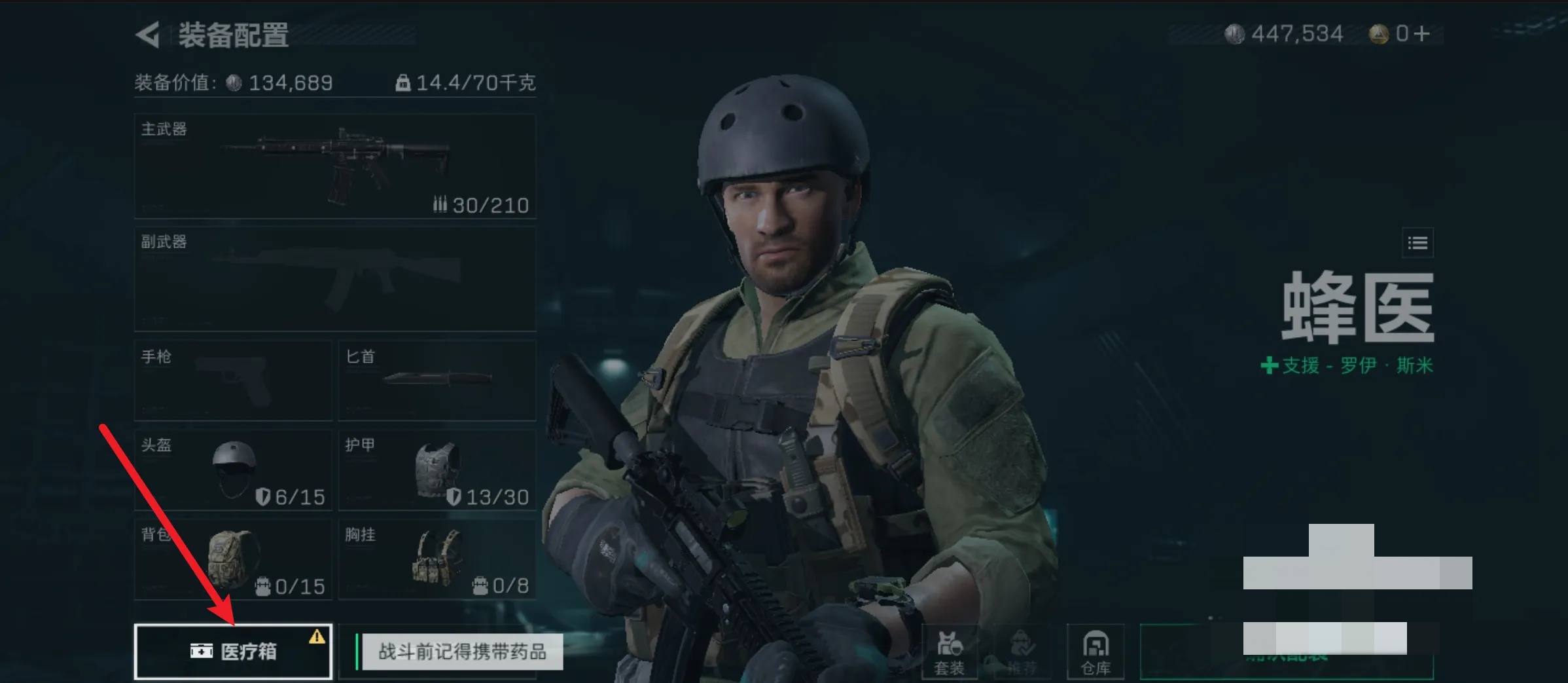Click the 14.4/70千克 weight indicator
The width and height of the screenshot is (1568, 683).
[466, 83]
